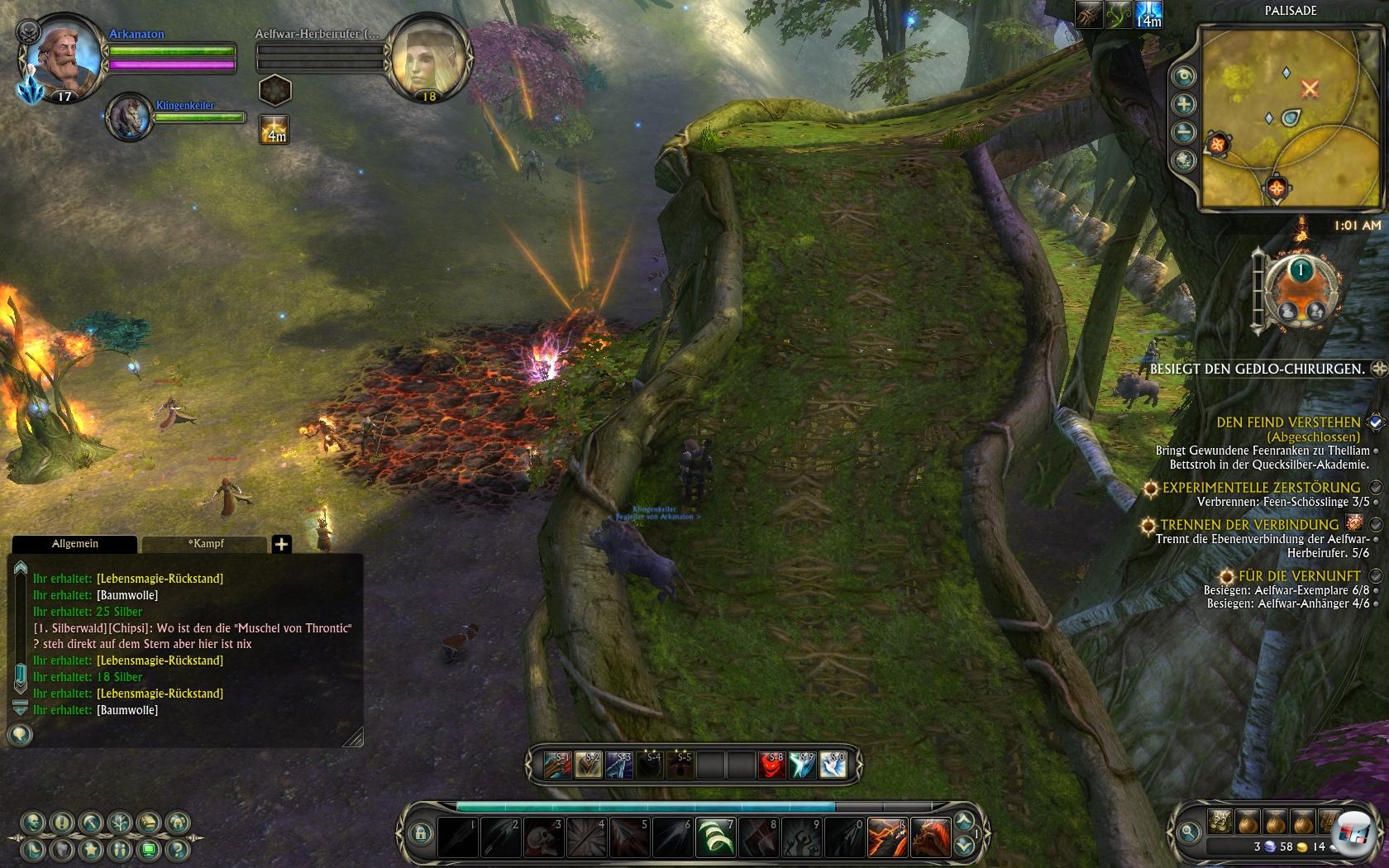Switch action bar page with the up arrow
This screenshot has height=868, width=1389.
click(x=964, y=821)
